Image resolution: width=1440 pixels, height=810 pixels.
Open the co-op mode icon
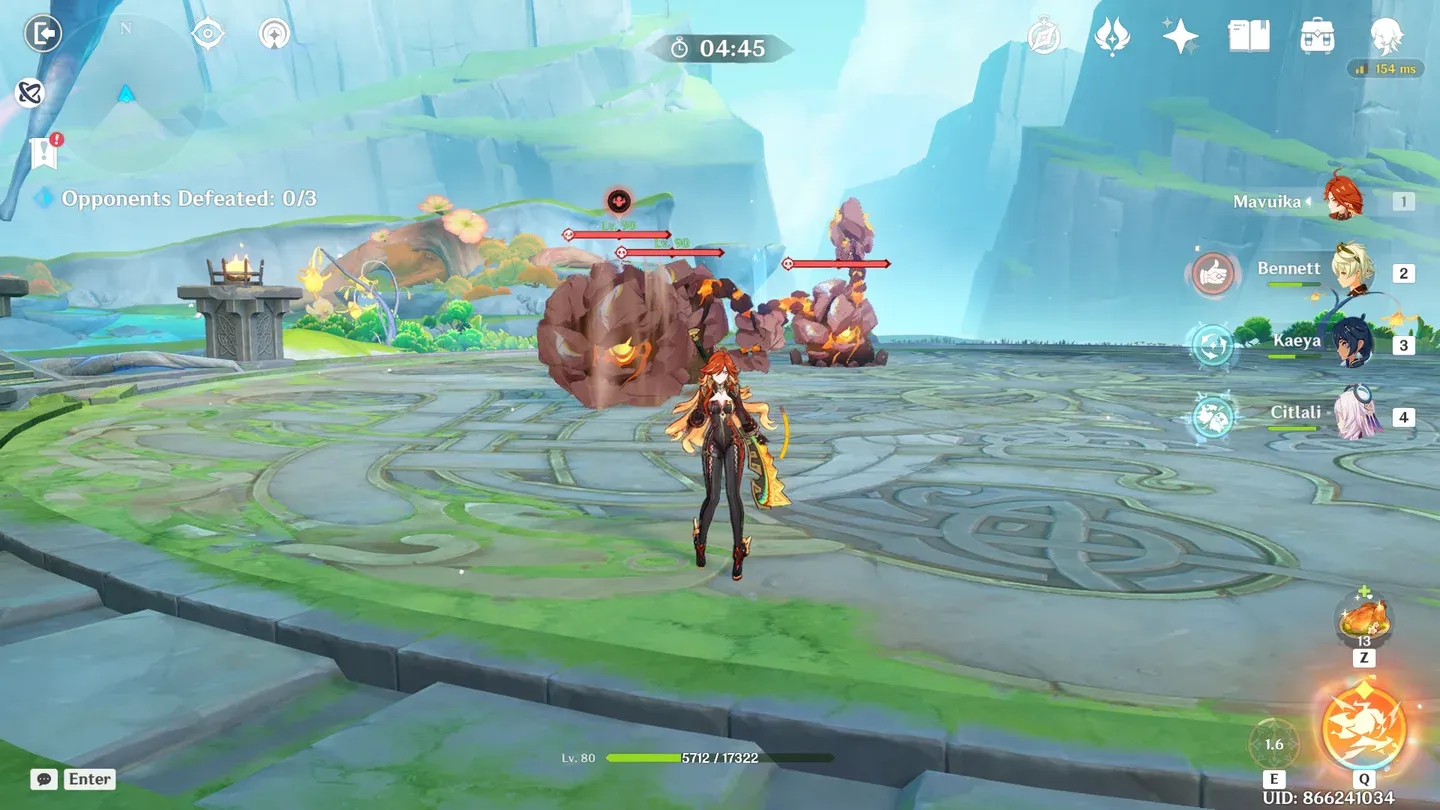(x=30, y=94)
